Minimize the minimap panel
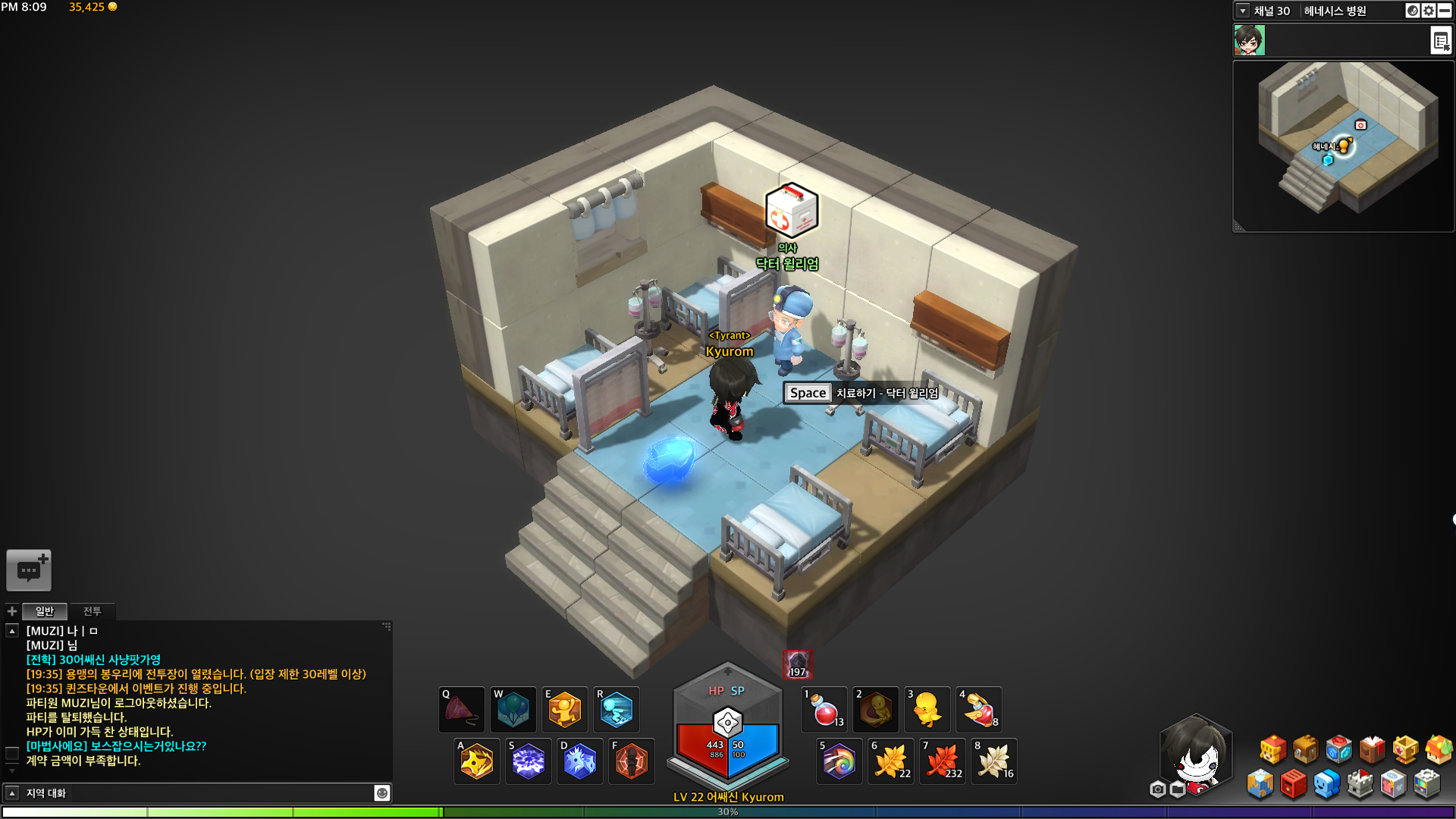Image resolution: width=1456 pixels, height=819 pixels. (1445, 11)
